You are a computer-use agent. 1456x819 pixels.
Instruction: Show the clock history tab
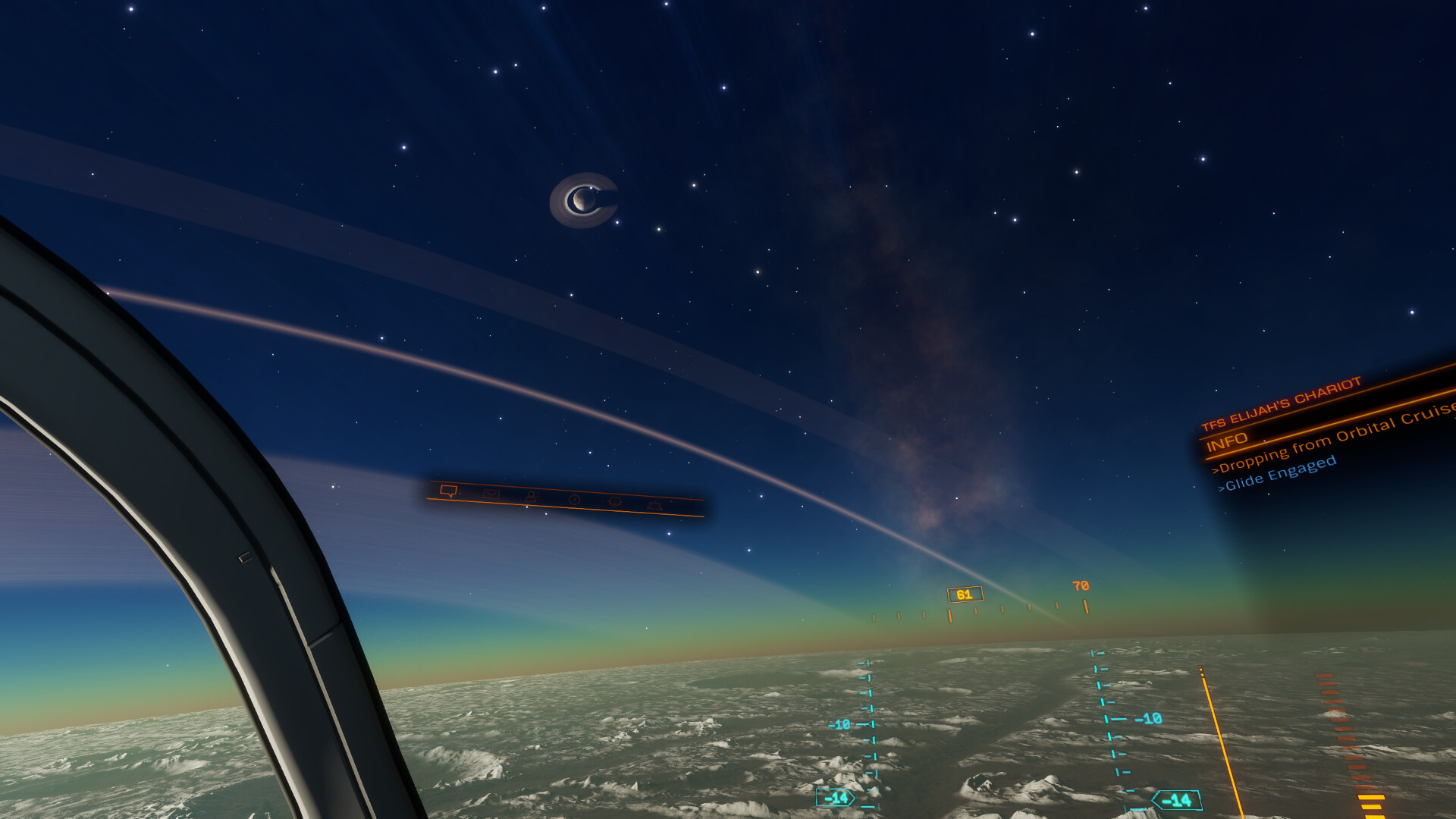point(574,500)
